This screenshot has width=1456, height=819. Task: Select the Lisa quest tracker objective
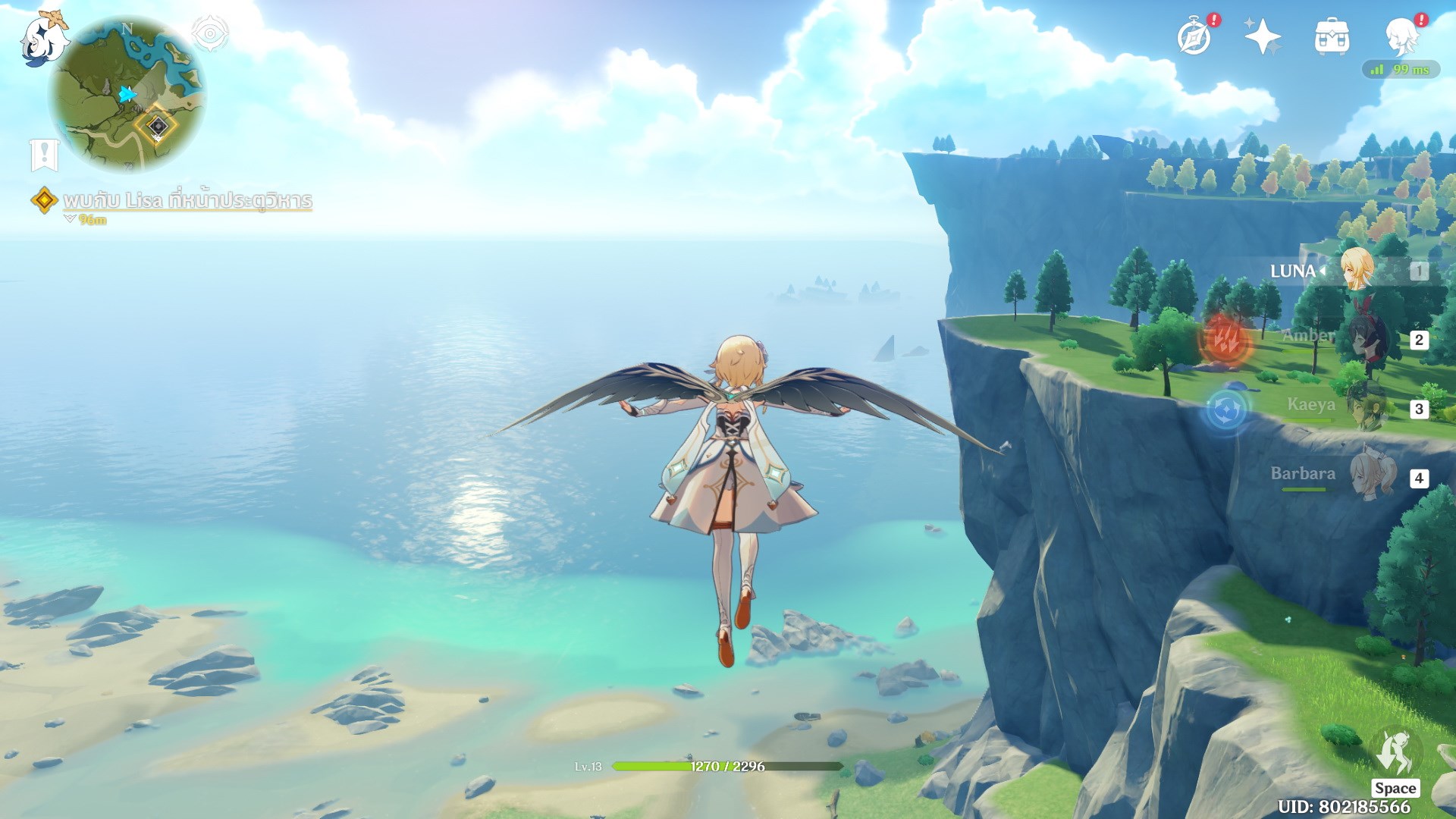(187, 200)
